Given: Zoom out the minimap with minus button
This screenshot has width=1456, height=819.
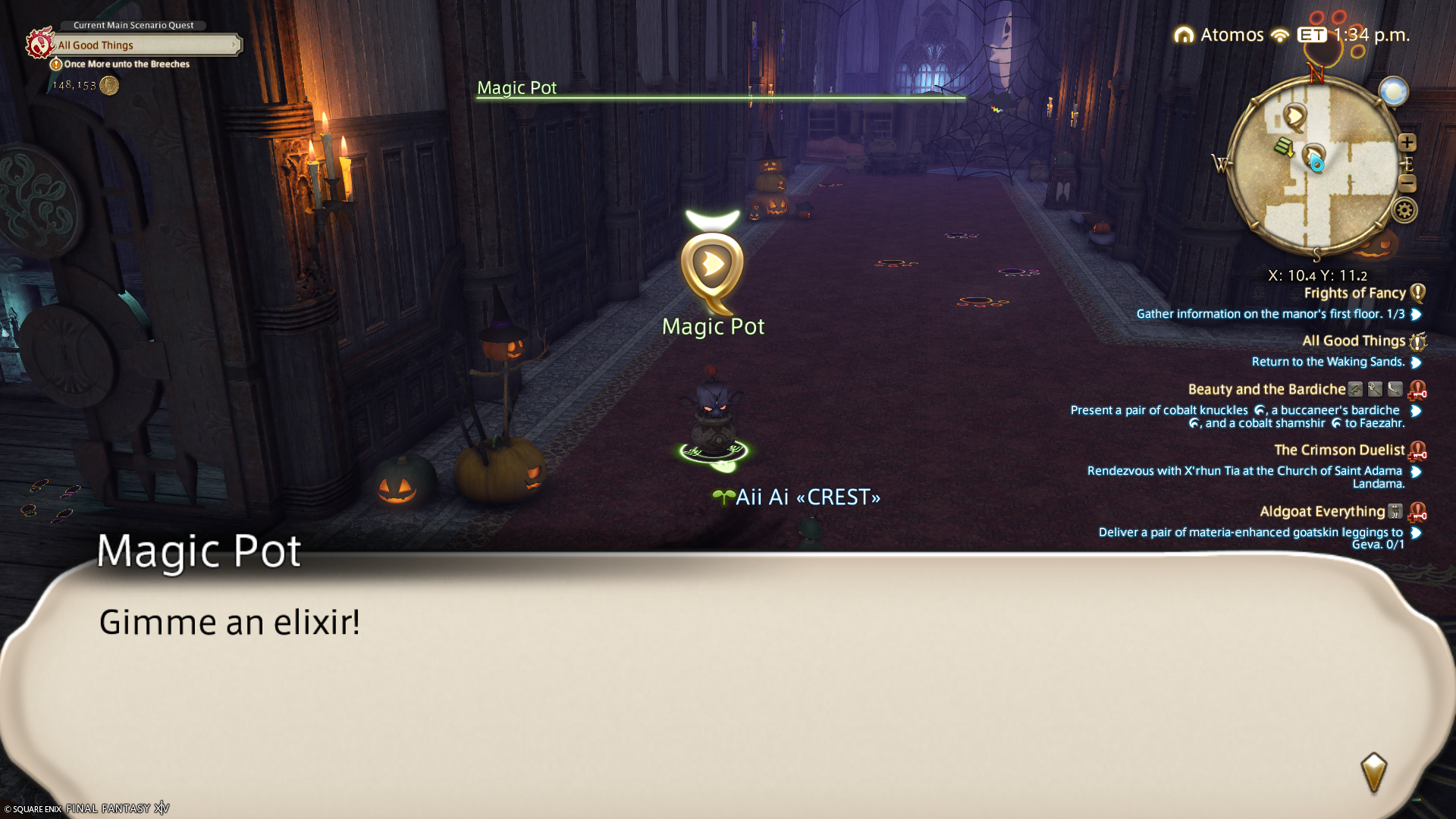Looking at the screenshot, I should (1407, 183).
